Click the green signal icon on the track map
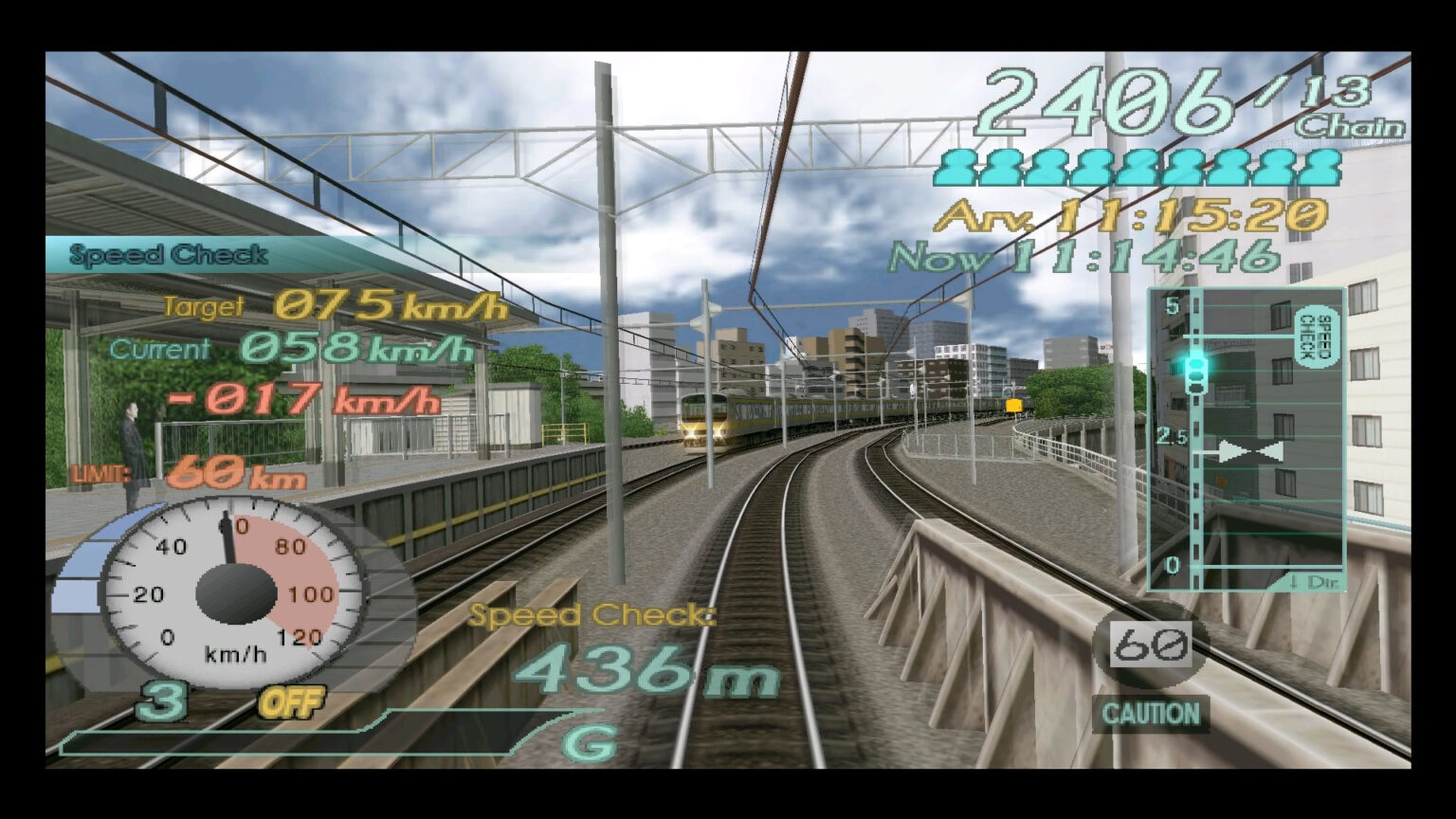1456x819 pixels. 1196,363
